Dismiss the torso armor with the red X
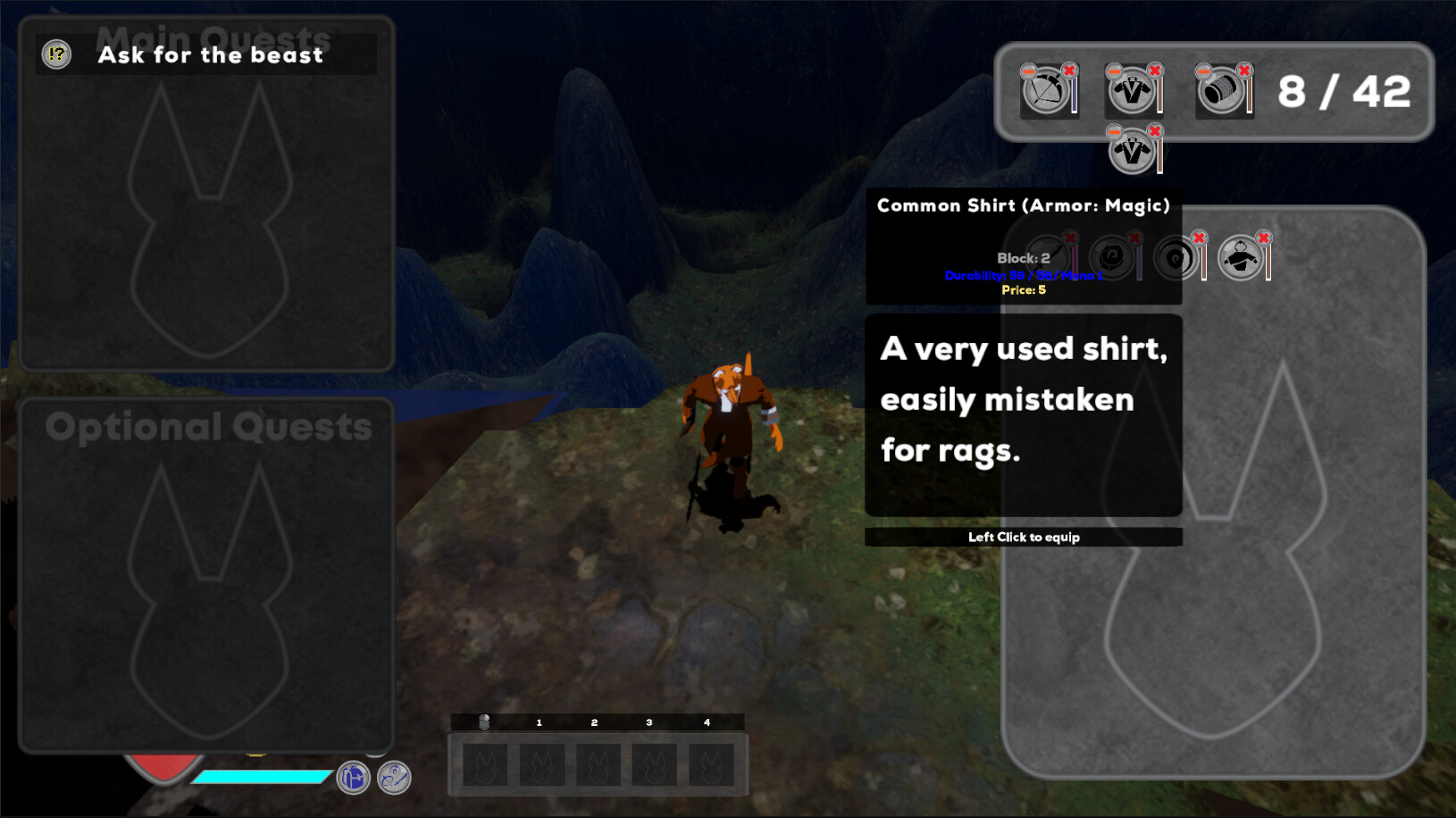This screenshot has width=1456, height=818. click(x=1262, y=238)
